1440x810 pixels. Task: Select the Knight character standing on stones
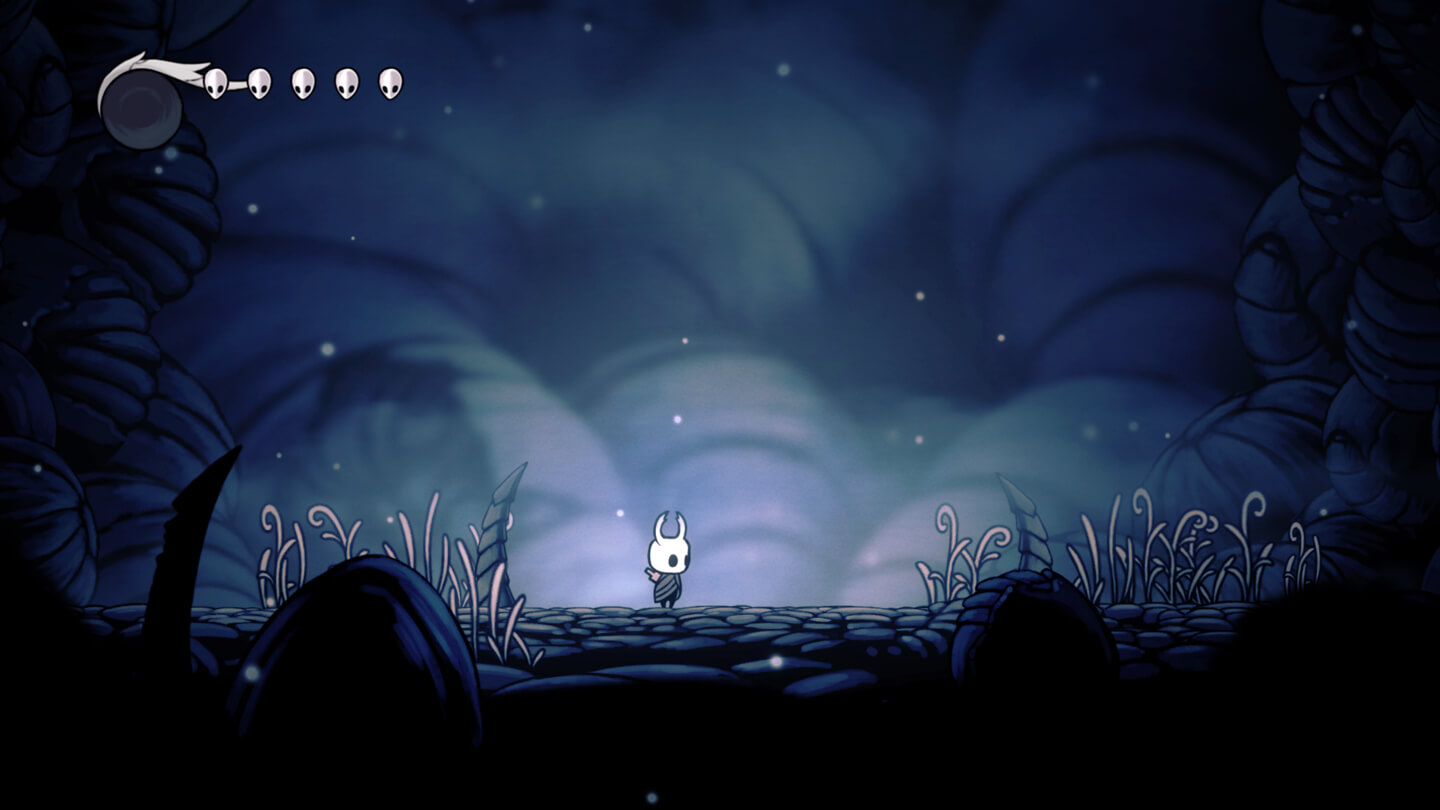pos(668,565)
